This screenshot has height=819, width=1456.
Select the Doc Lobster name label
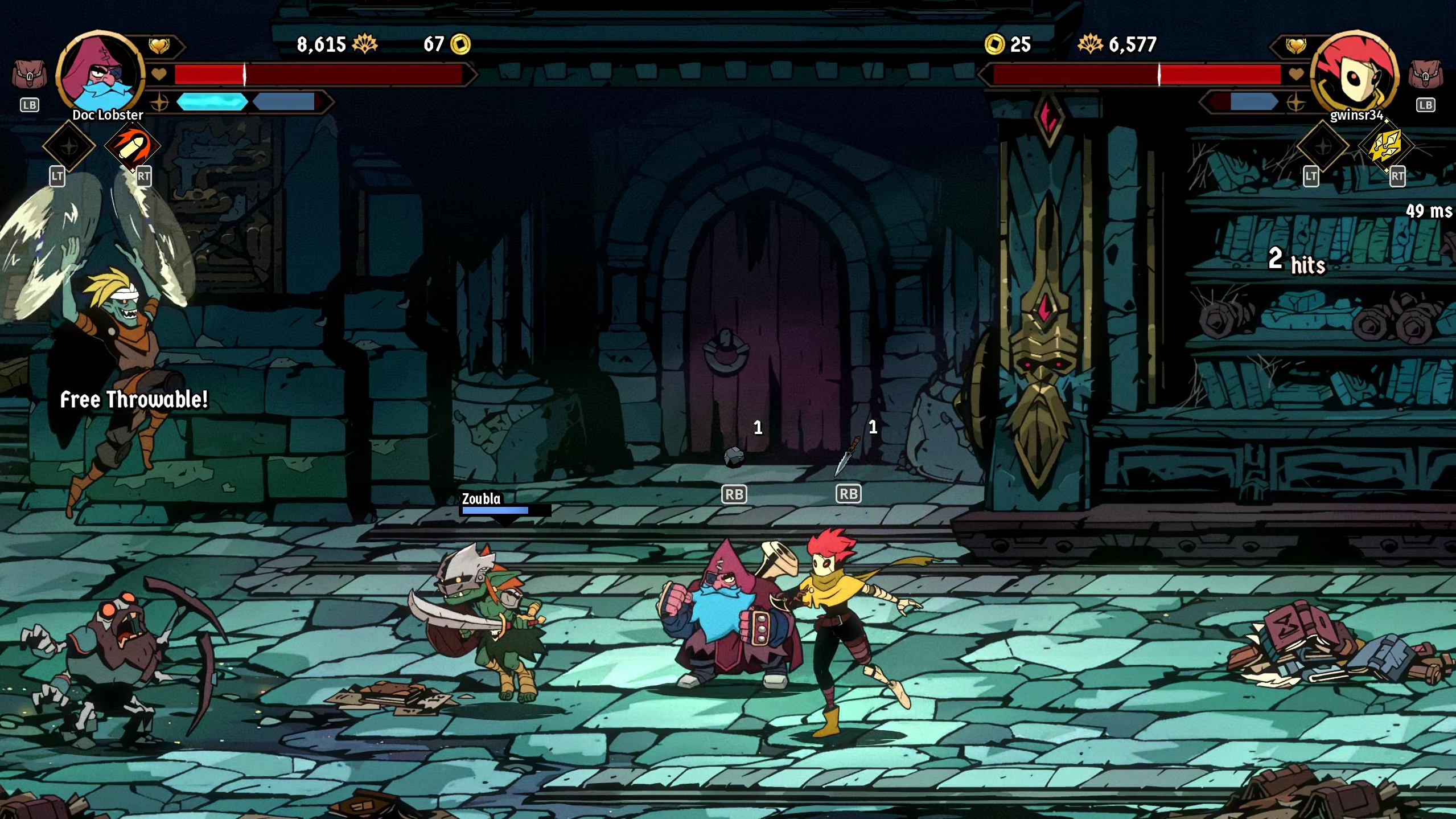tap(108, 115)
